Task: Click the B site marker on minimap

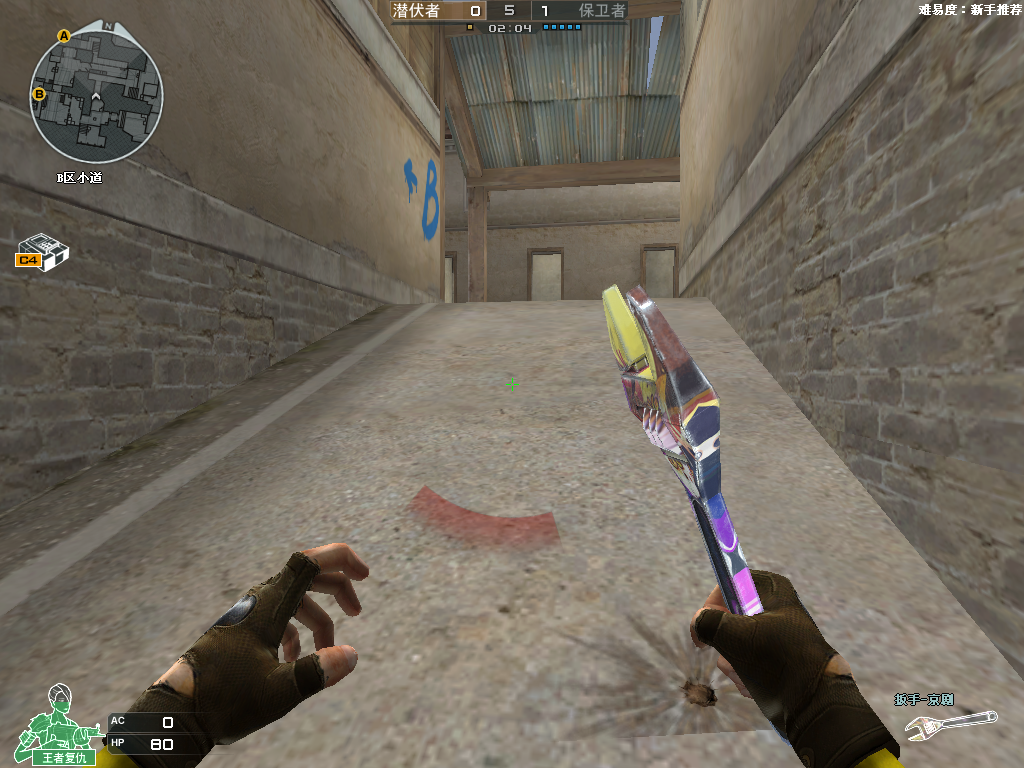Action: click(40, 95)
